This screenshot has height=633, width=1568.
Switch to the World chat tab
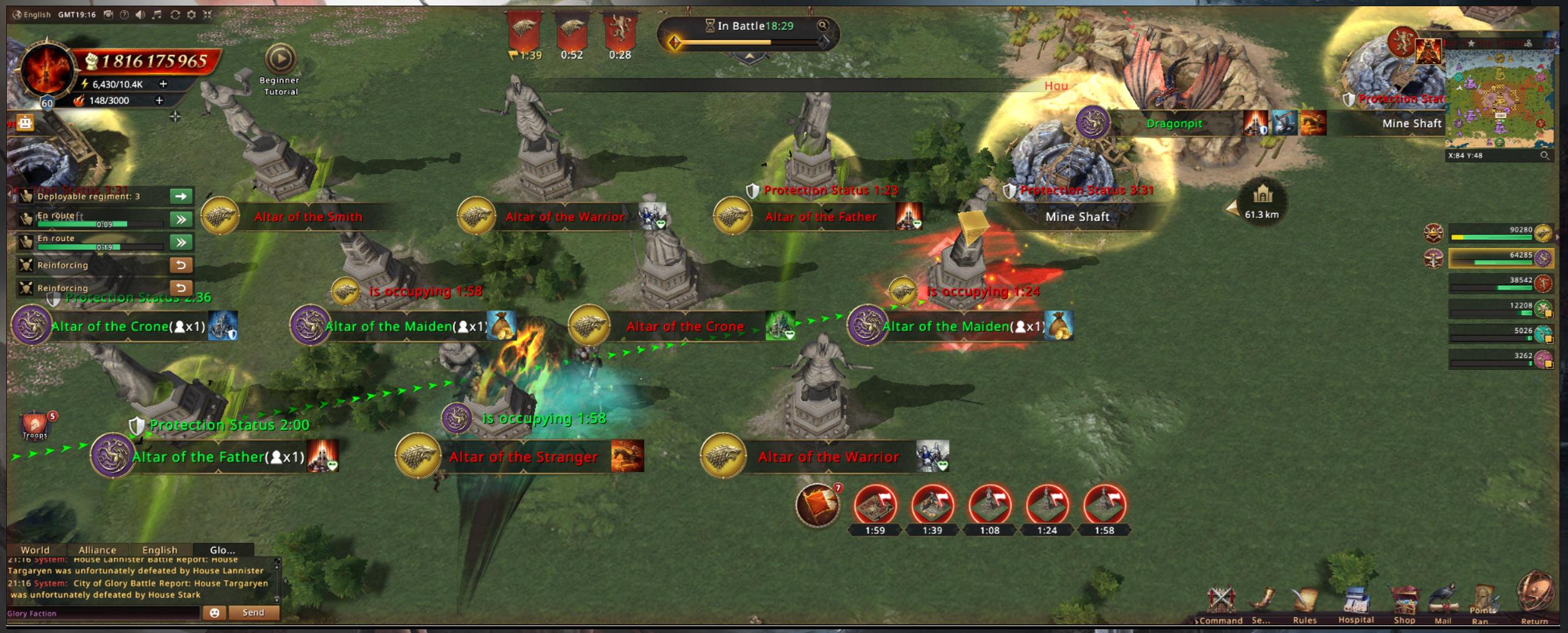tap(35, 549)
